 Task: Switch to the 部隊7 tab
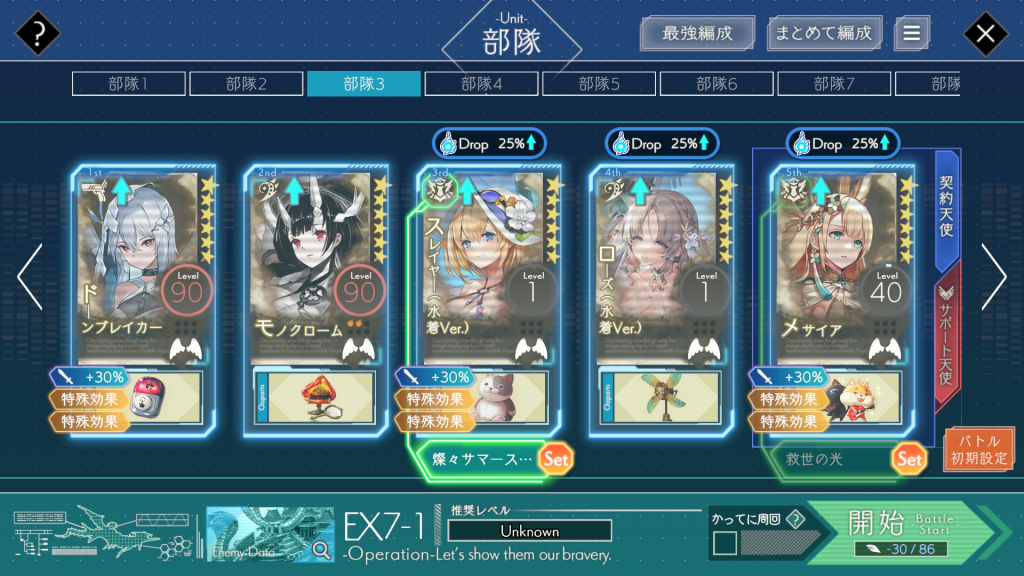pos(834,84)
